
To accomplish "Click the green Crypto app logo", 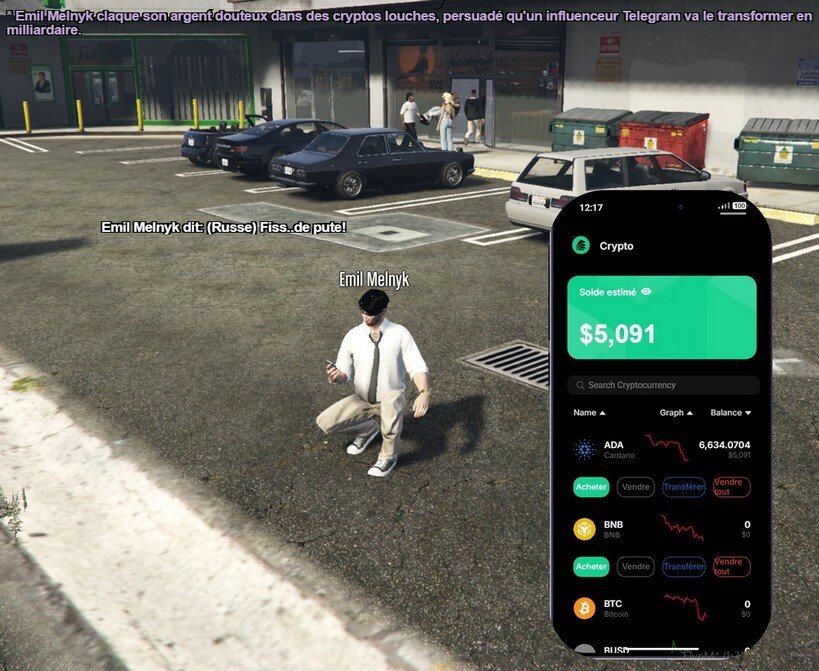I will [x=580, y=245].
